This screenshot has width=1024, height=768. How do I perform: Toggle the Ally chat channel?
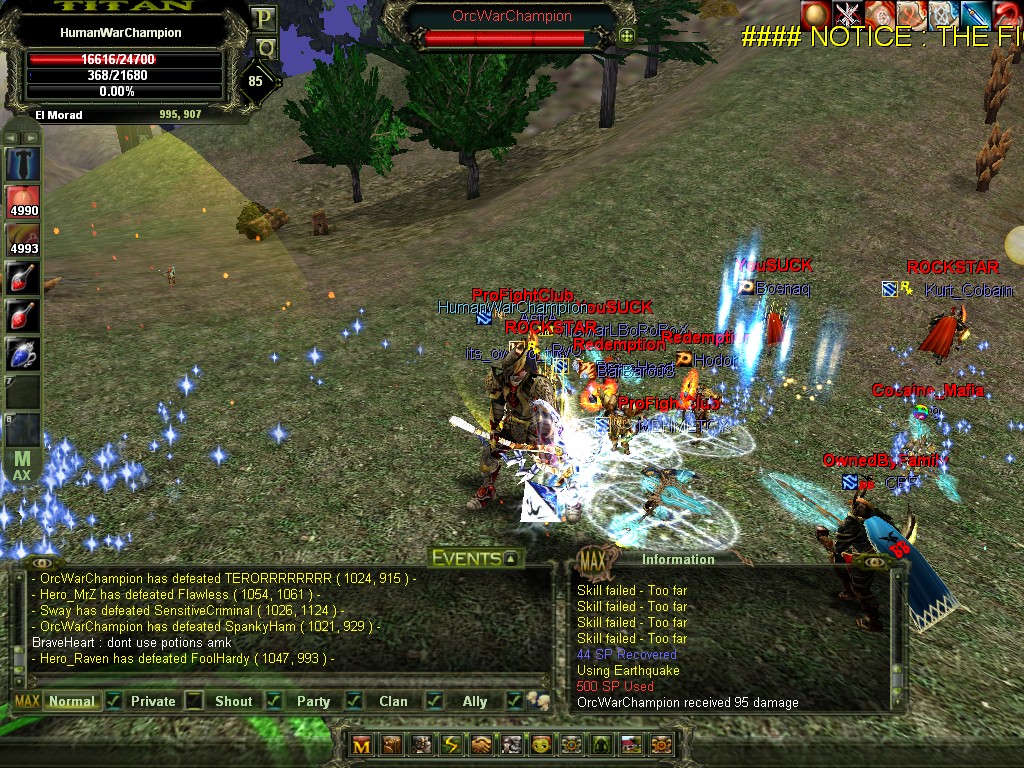(x=475, y=701)
